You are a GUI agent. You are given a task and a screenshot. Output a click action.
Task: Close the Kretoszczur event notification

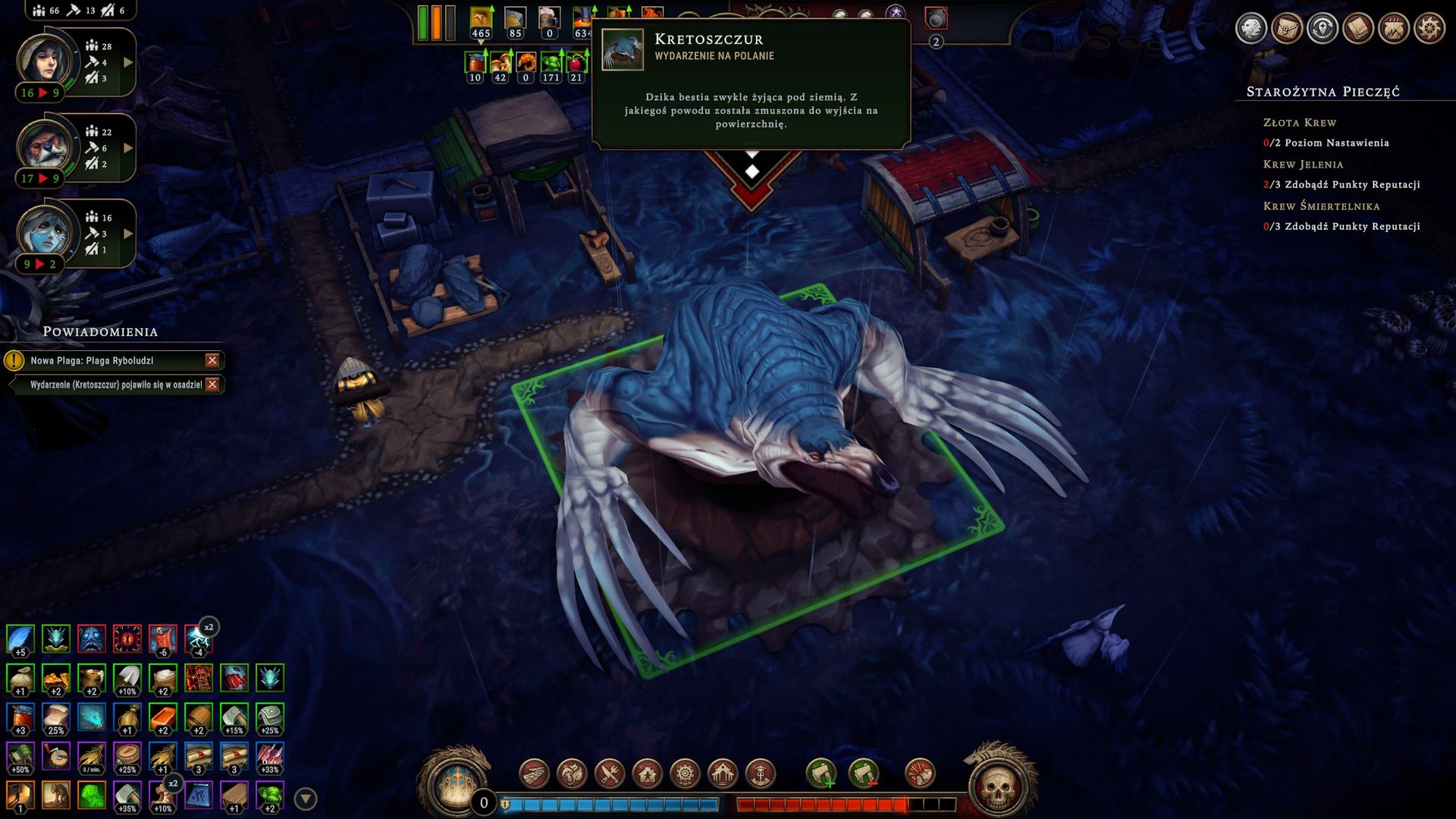coord(212,384)
